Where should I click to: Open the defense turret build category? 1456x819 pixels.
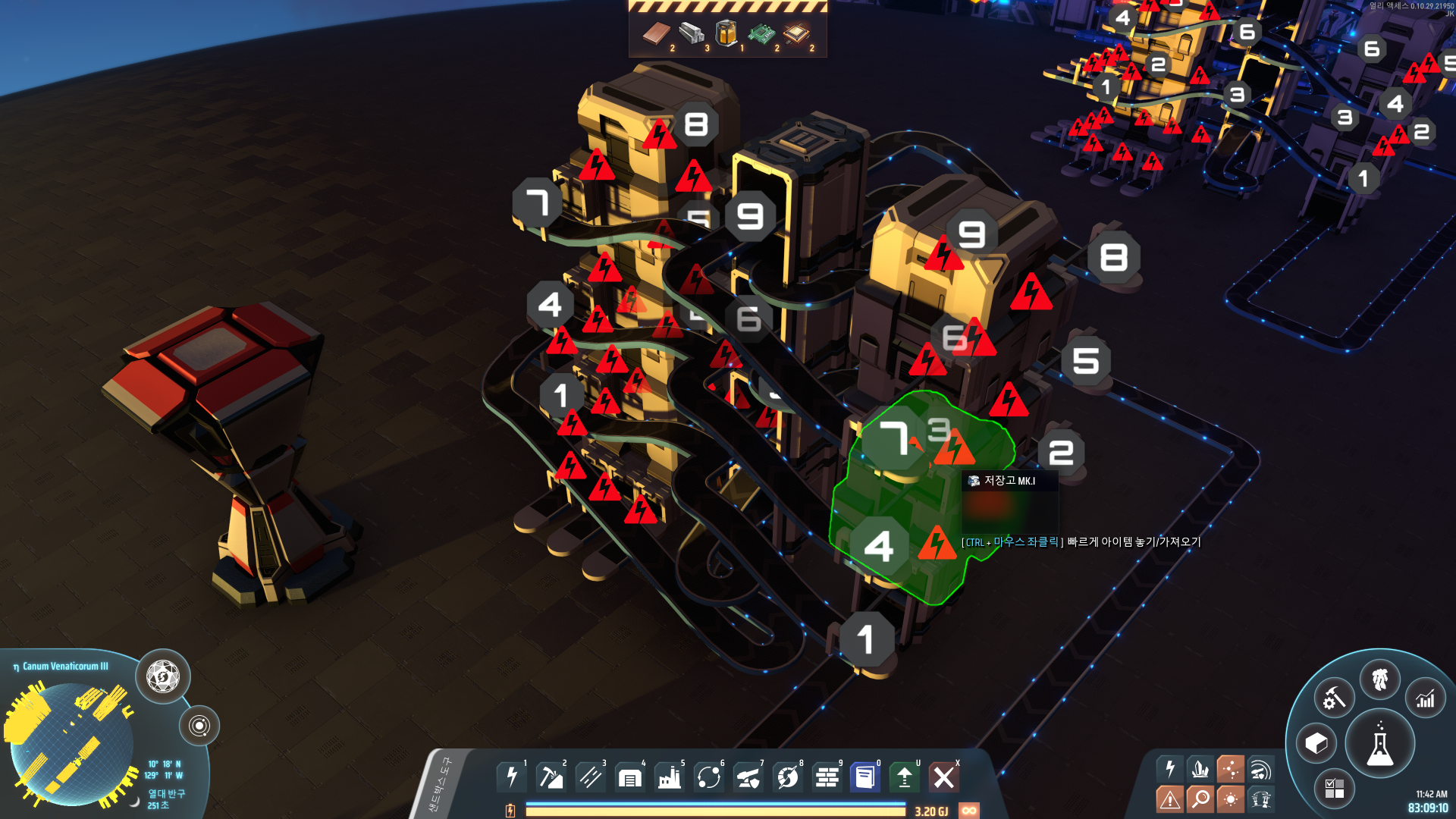[748, 777]
